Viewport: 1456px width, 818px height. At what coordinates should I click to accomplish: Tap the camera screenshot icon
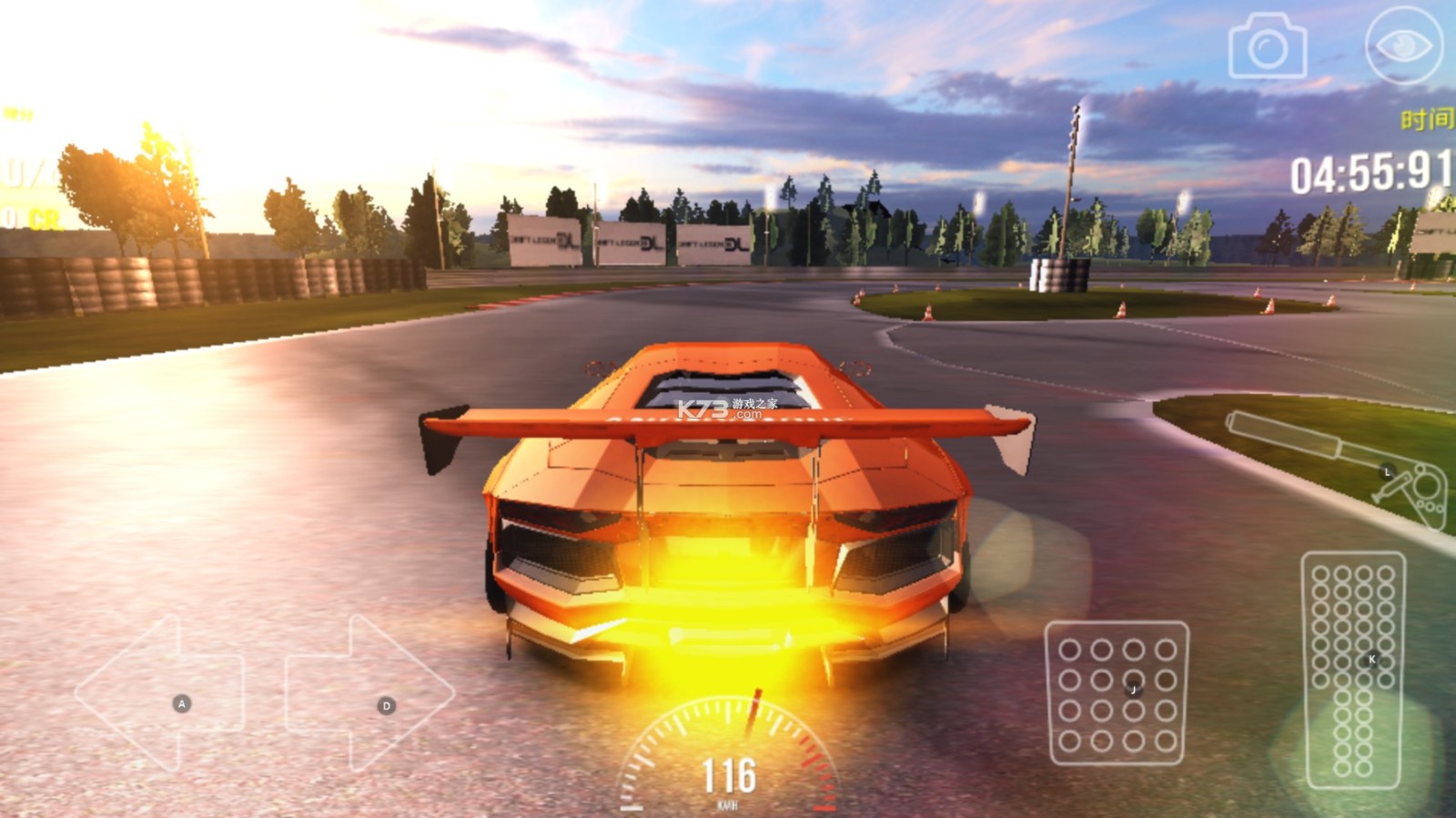coord(1267,46)
